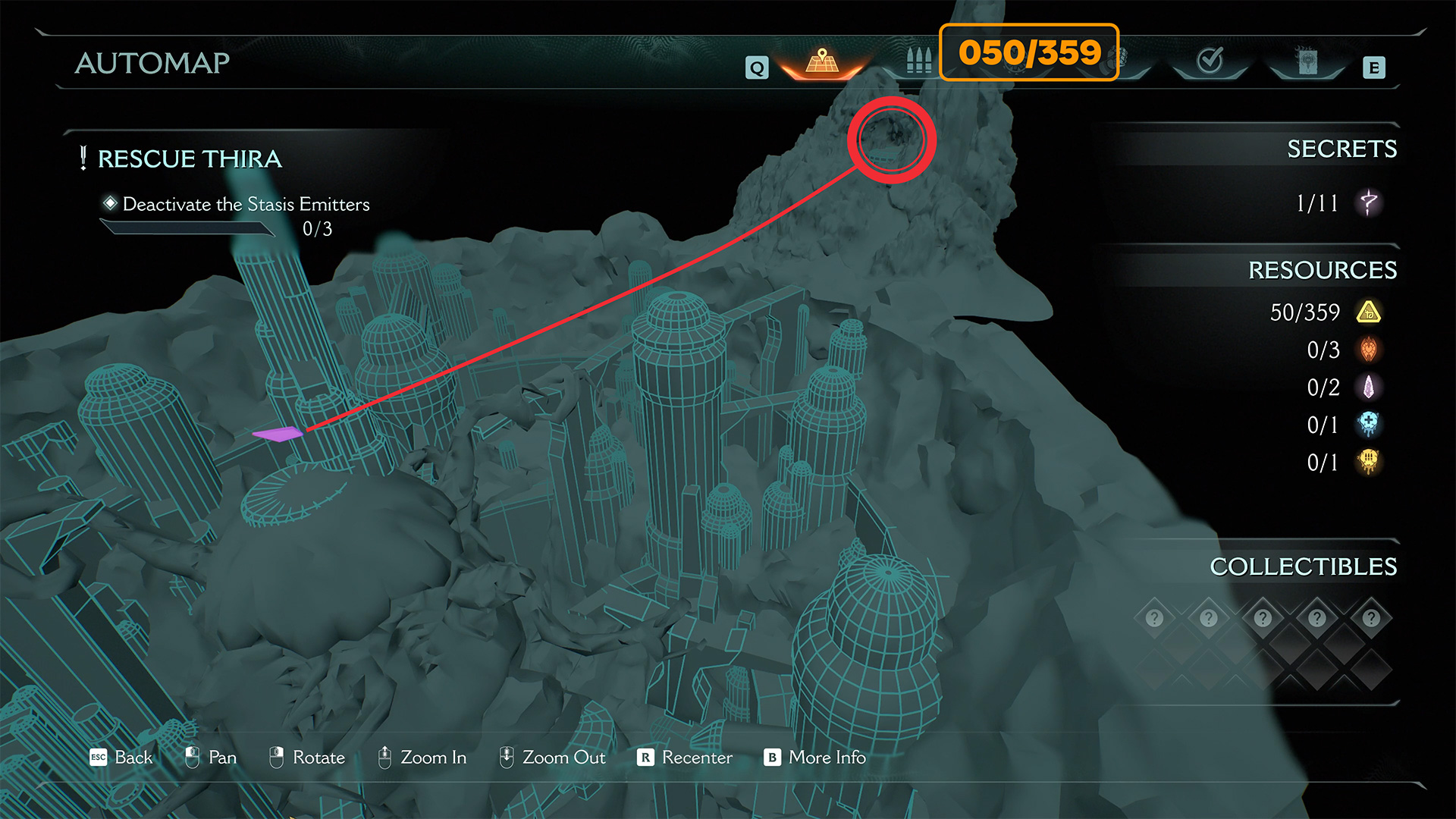Select the Rescue Thira objective tracker

click(x=190, y=159)
